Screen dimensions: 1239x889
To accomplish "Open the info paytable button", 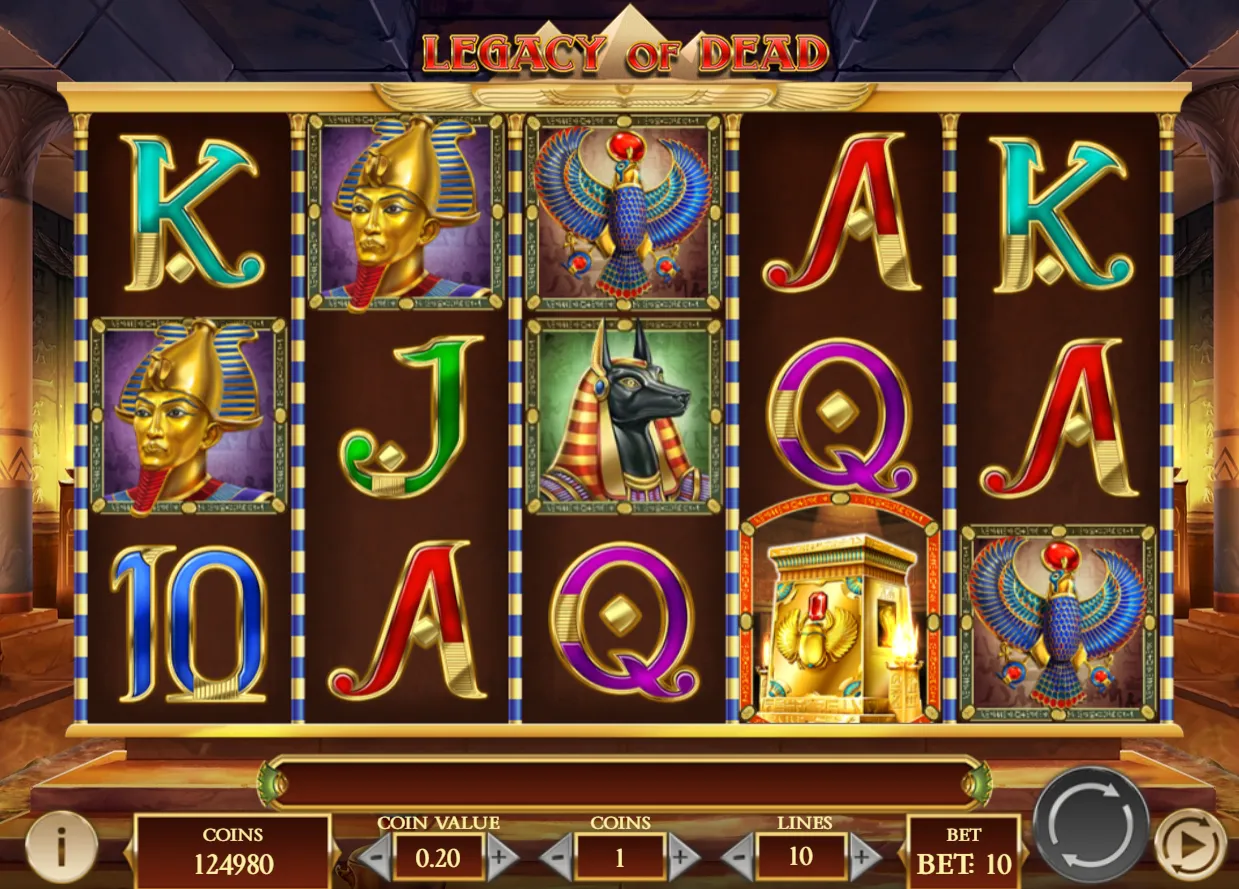I will [x=61, y=847].
